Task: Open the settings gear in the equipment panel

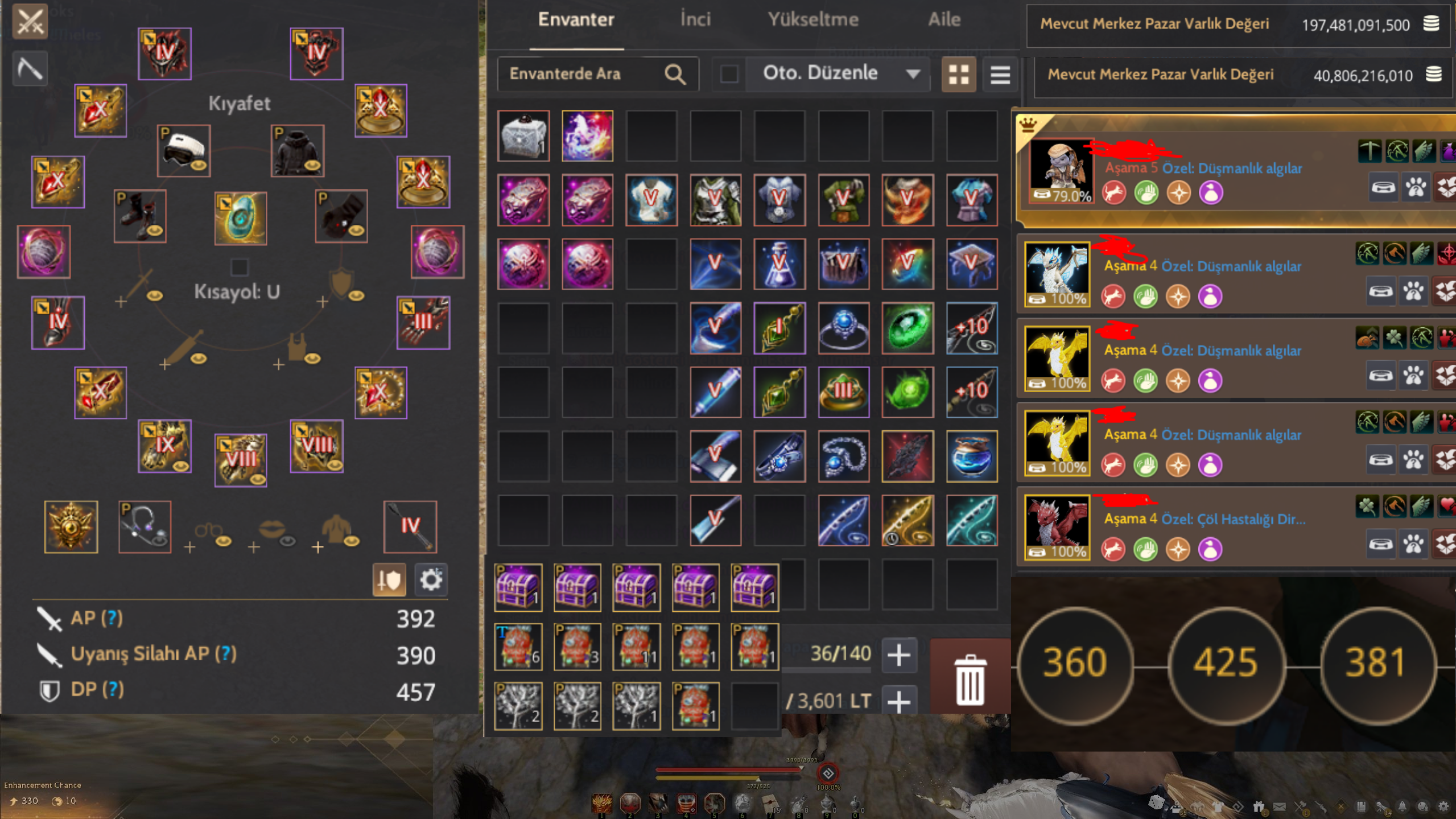Action: click(x=431, y=579)
